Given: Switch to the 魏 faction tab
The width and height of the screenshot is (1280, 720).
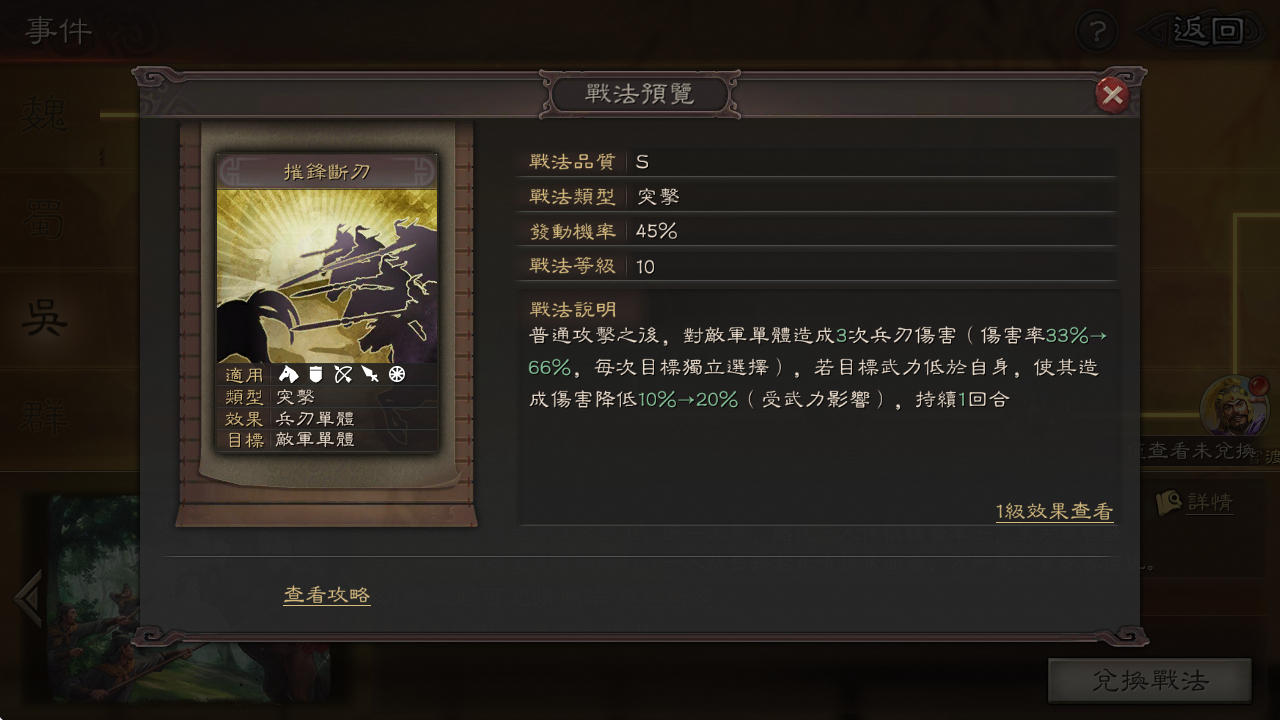Looking at the screenshot, I should 40,115.
